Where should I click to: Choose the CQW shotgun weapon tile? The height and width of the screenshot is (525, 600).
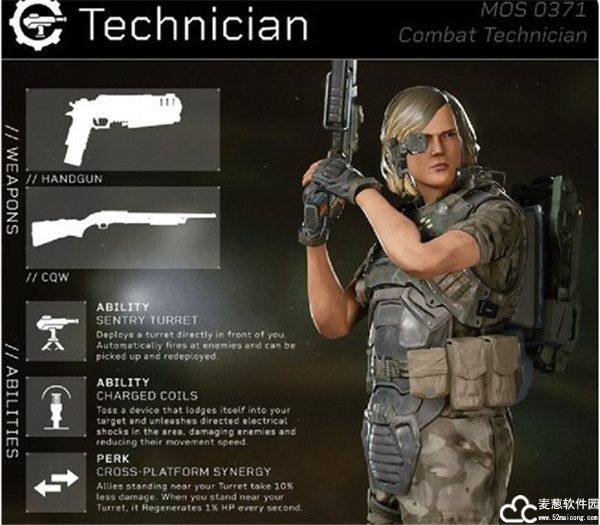pyautogui.click(x=122, y=228)
